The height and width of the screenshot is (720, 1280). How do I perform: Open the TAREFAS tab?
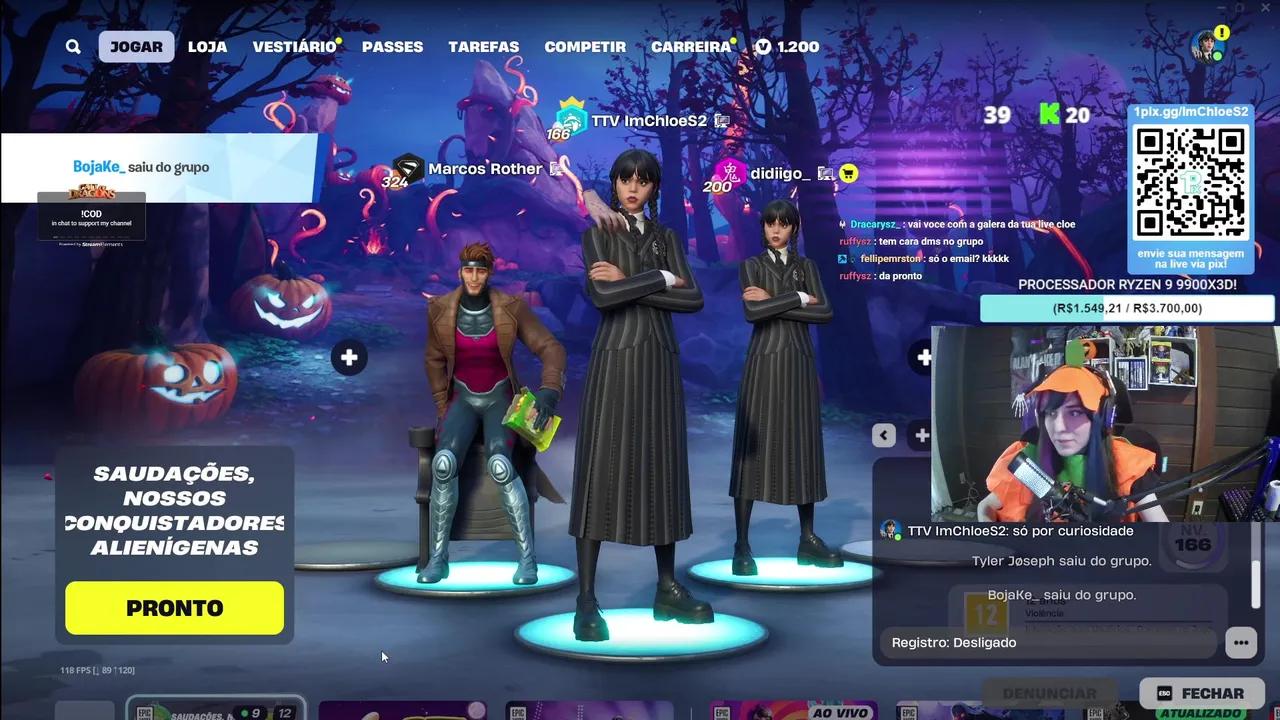pos(484,46)
